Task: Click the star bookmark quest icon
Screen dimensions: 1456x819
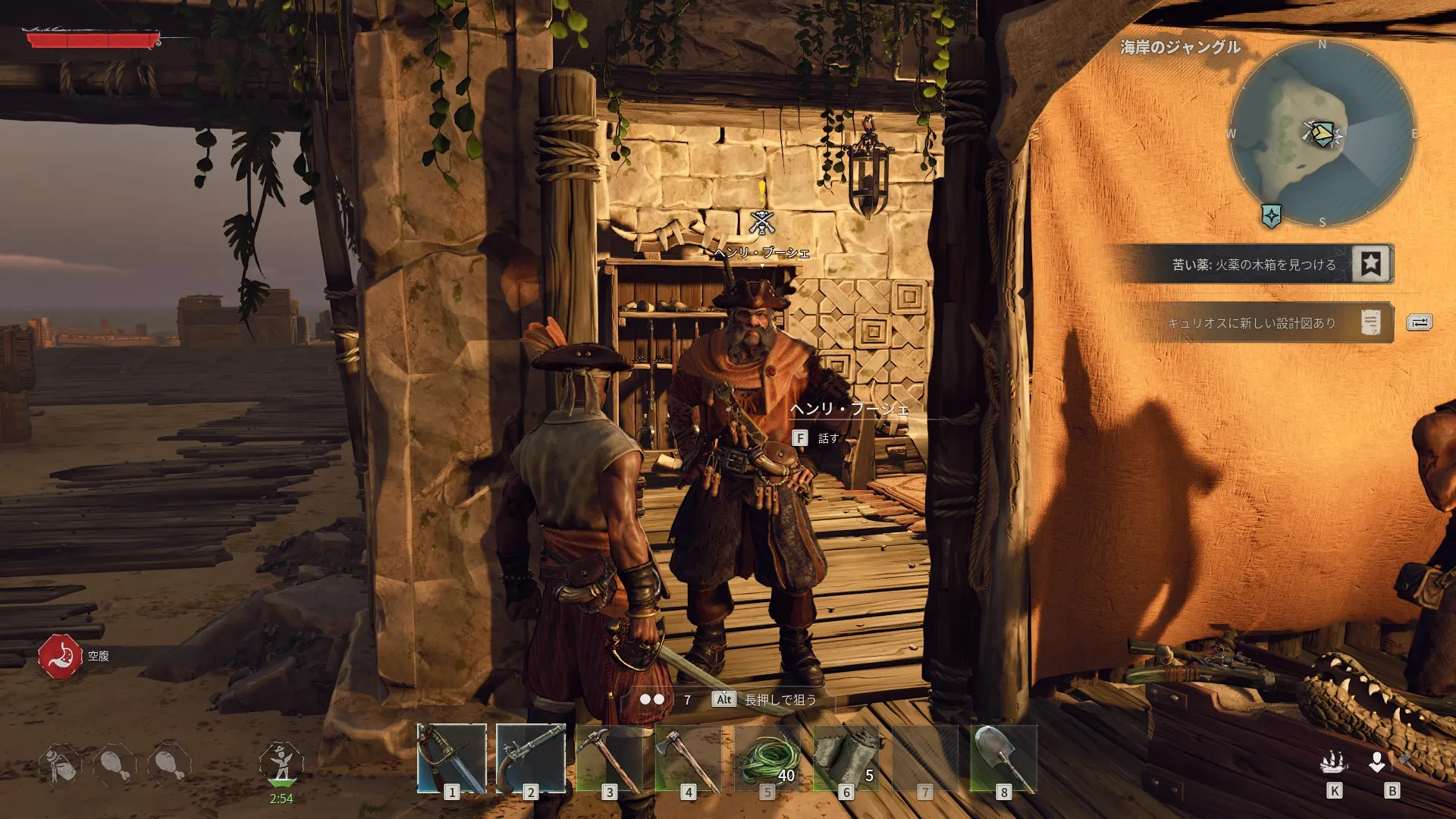Action: 1370,264
